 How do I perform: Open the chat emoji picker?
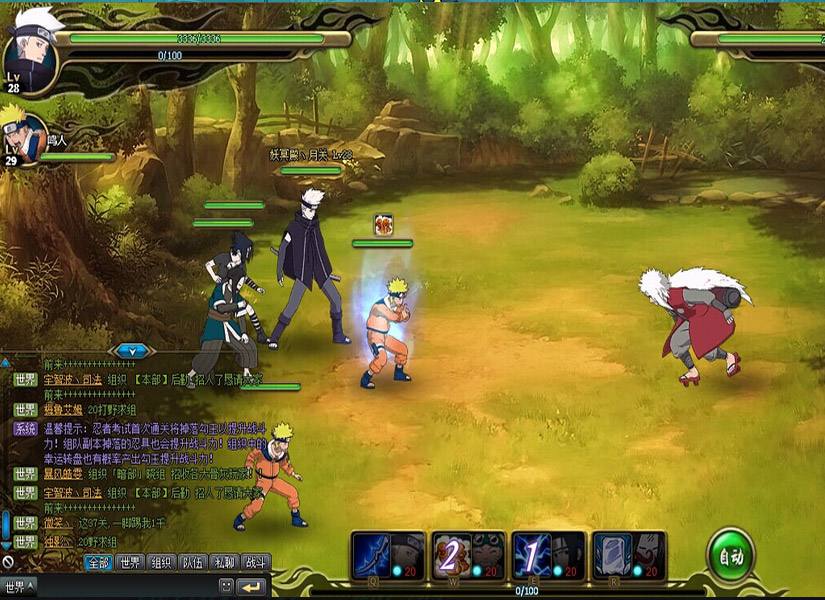coord(226,586)
